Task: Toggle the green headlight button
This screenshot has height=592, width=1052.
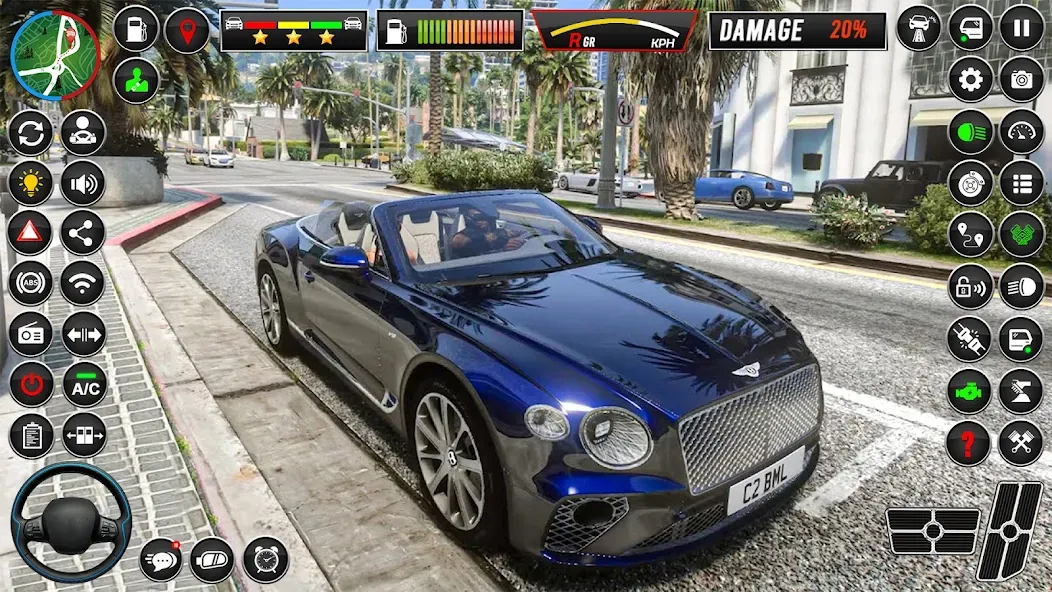Action: (x=970, y=132)
